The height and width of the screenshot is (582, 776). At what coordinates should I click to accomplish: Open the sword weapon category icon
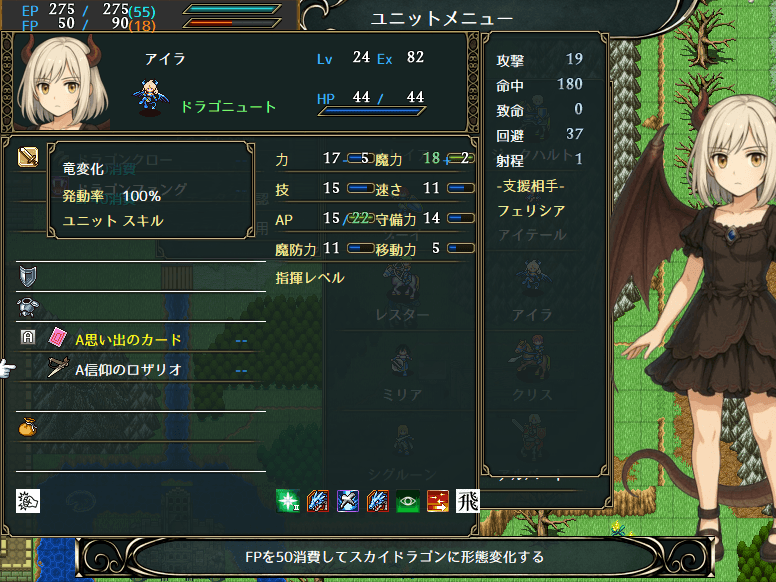click(x=27, y=157)
